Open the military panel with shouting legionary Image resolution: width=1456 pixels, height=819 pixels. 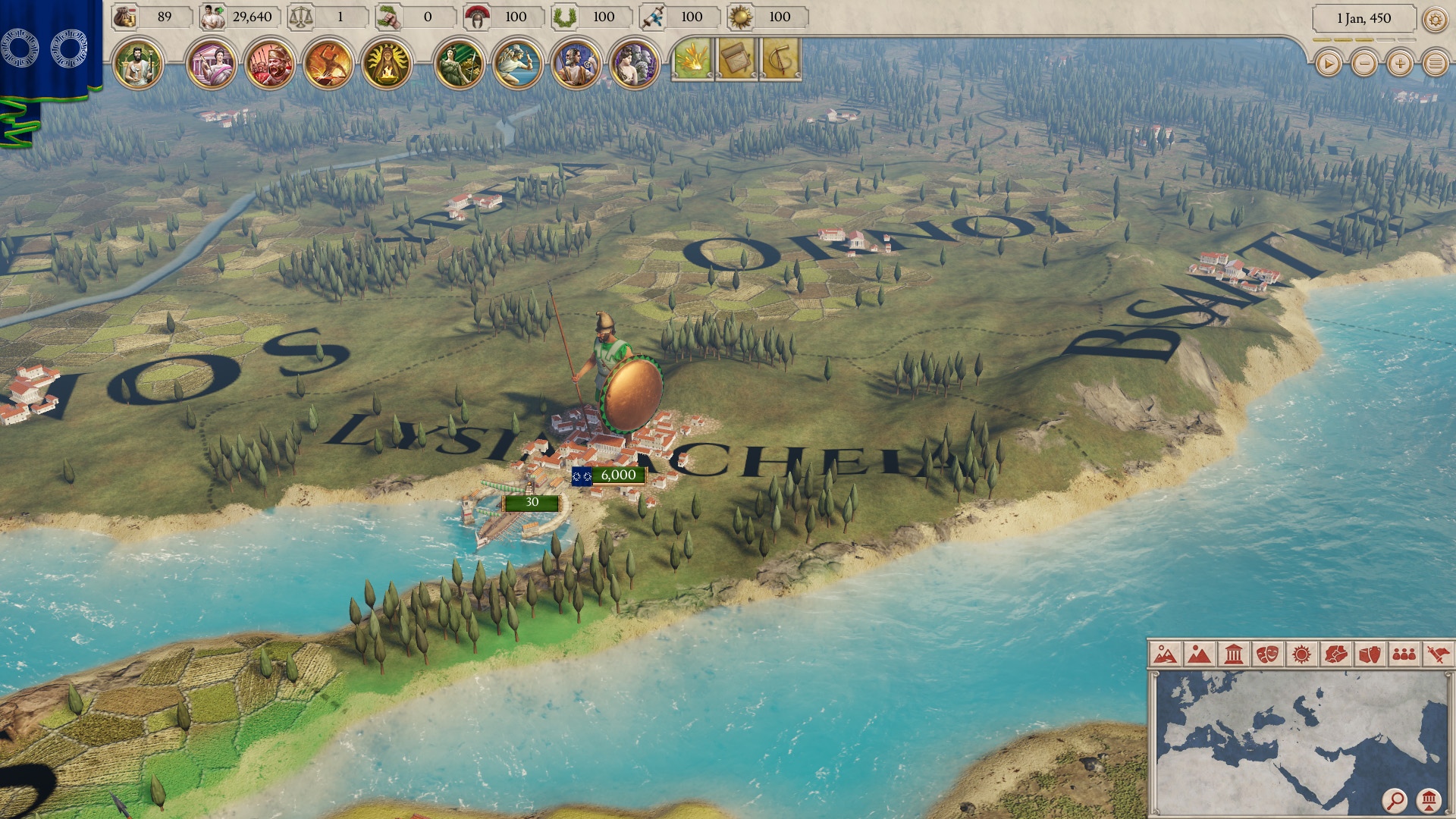pyautogui.click(x=269, y=64)
